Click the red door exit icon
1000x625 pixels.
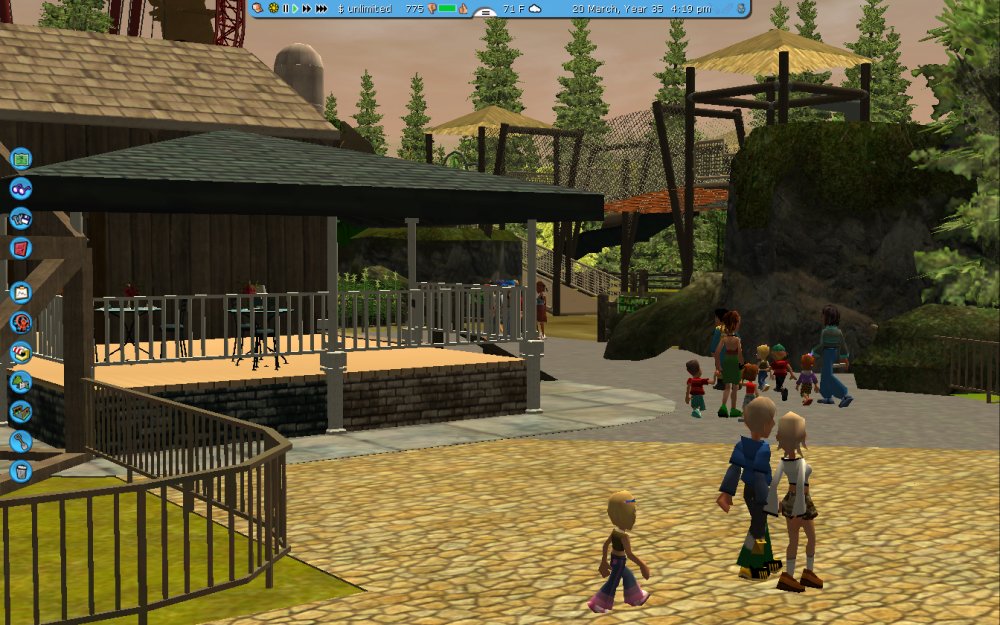click(21, 247)
